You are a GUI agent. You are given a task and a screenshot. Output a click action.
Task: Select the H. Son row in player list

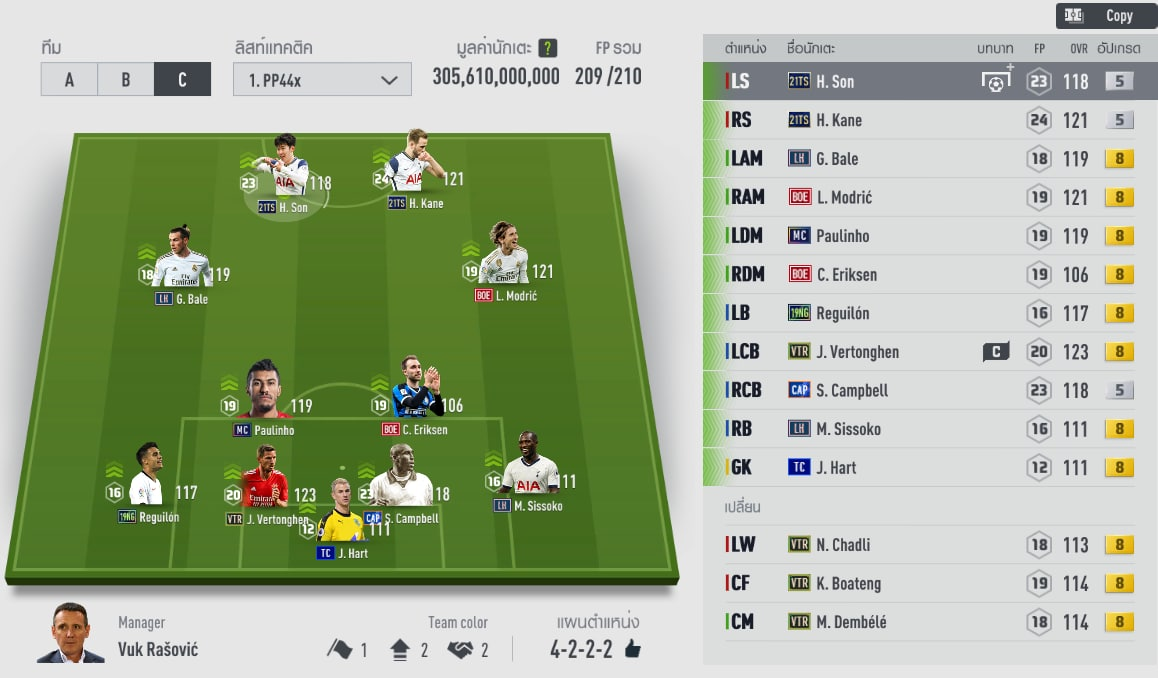(930, 82)
